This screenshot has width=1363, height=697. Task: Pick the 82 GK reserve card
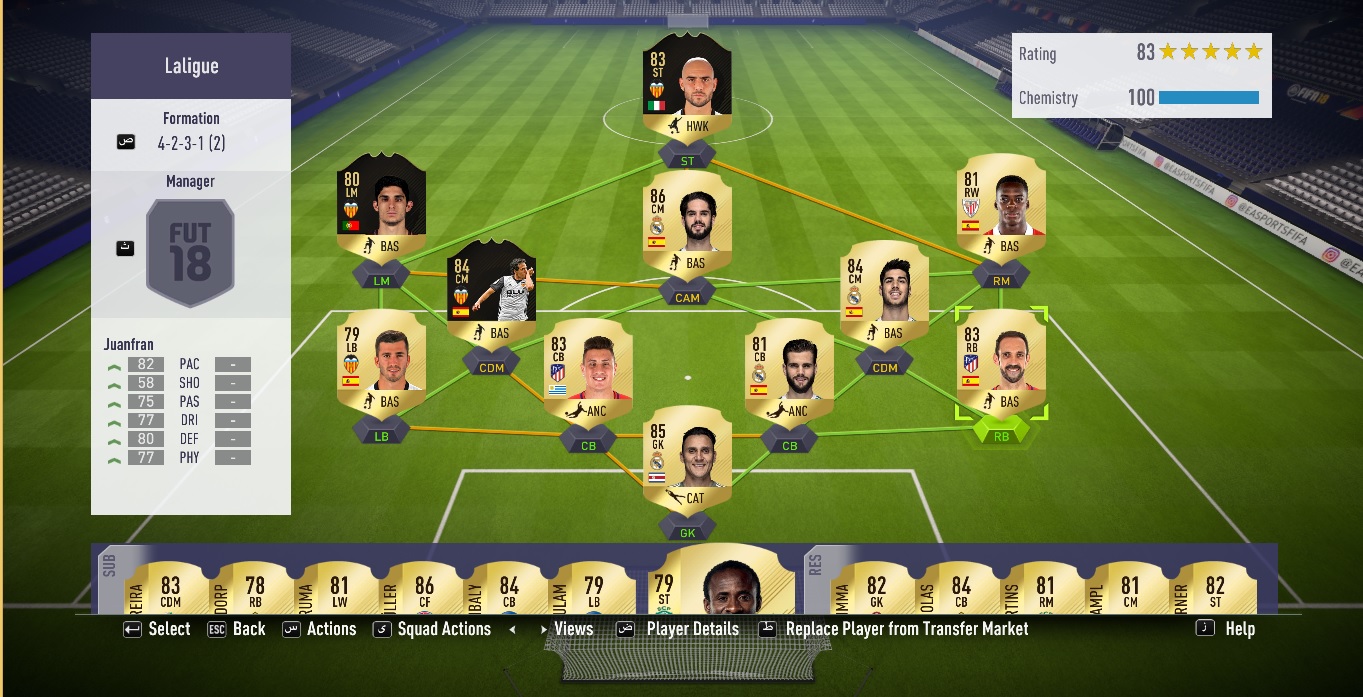point(877,588)
